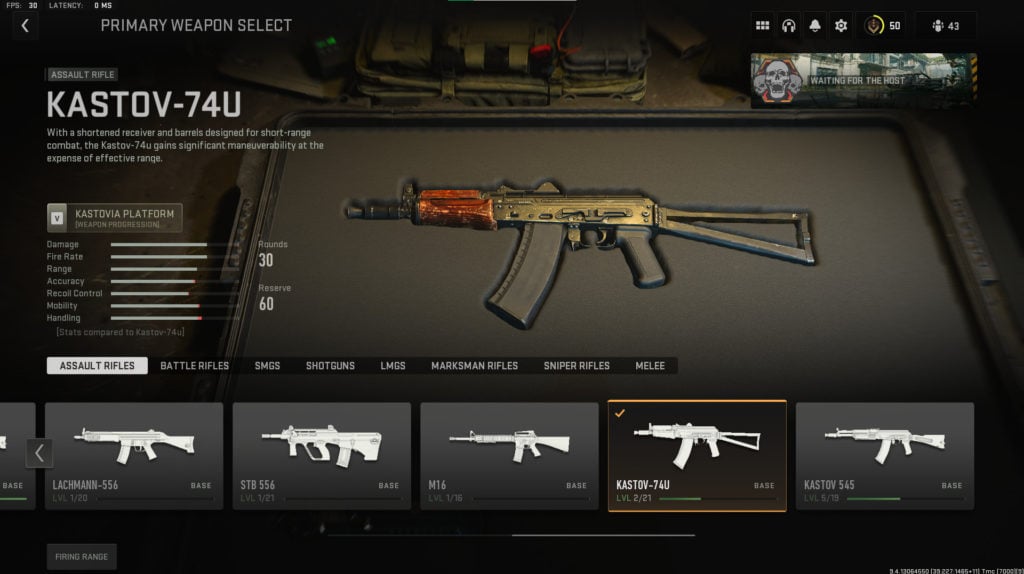Image resolution: width=1024 pixels, height=574 pixels.
Task: Open the notifications bell
Action: click(815, 26)
